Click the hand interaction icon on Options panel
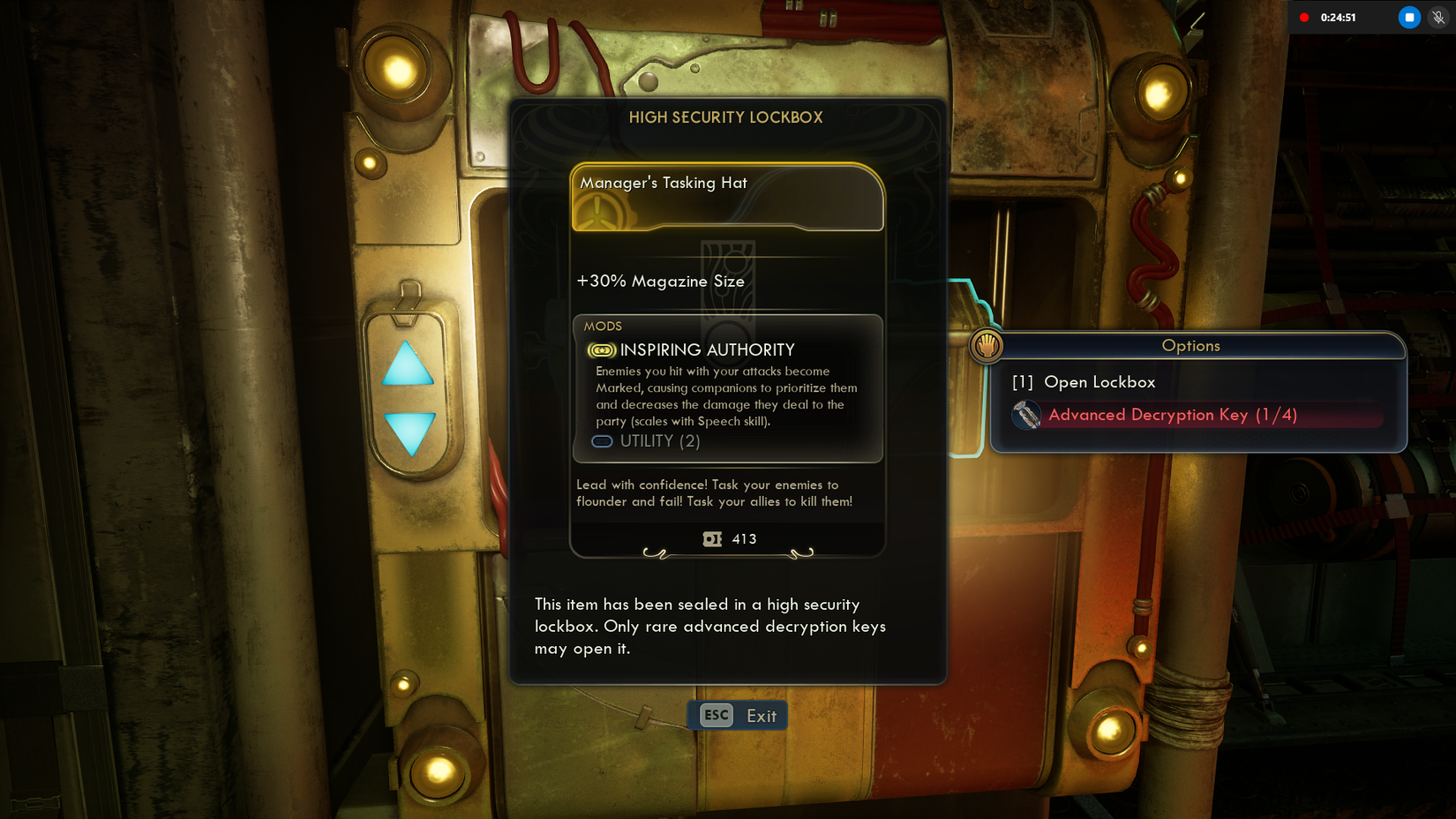The image size is (1456, 819). tap(986, 346)
